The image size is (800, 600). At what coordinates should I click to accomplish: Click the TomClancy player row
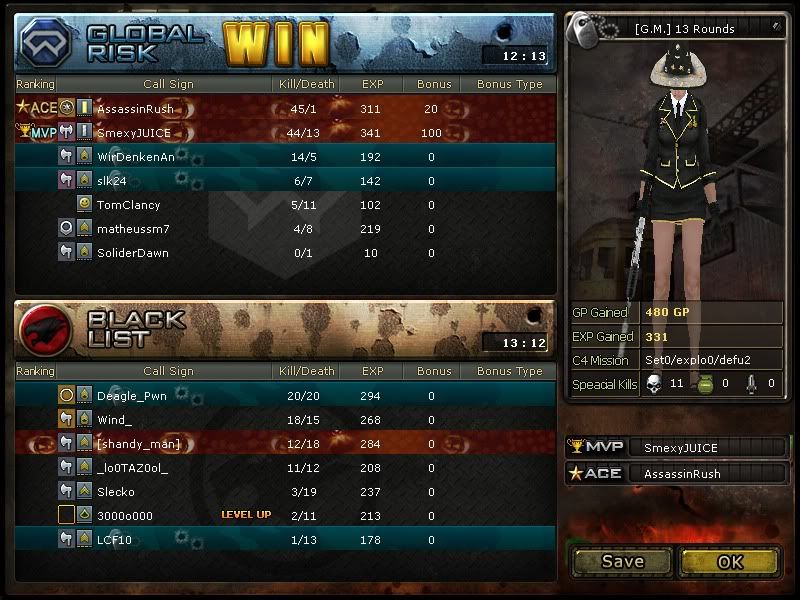(x=128, y=205)
